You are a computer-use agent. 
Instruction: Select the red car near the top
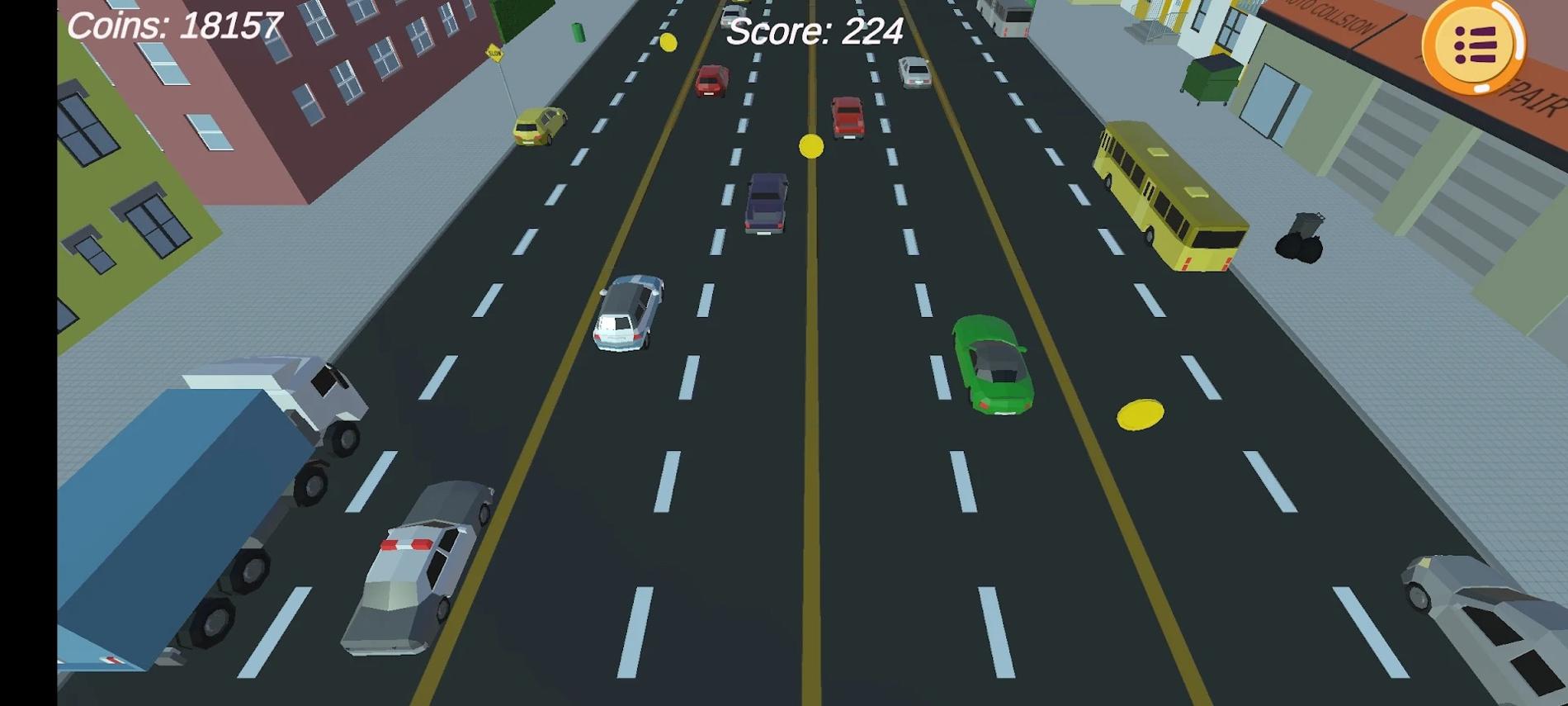click(711, 83)
